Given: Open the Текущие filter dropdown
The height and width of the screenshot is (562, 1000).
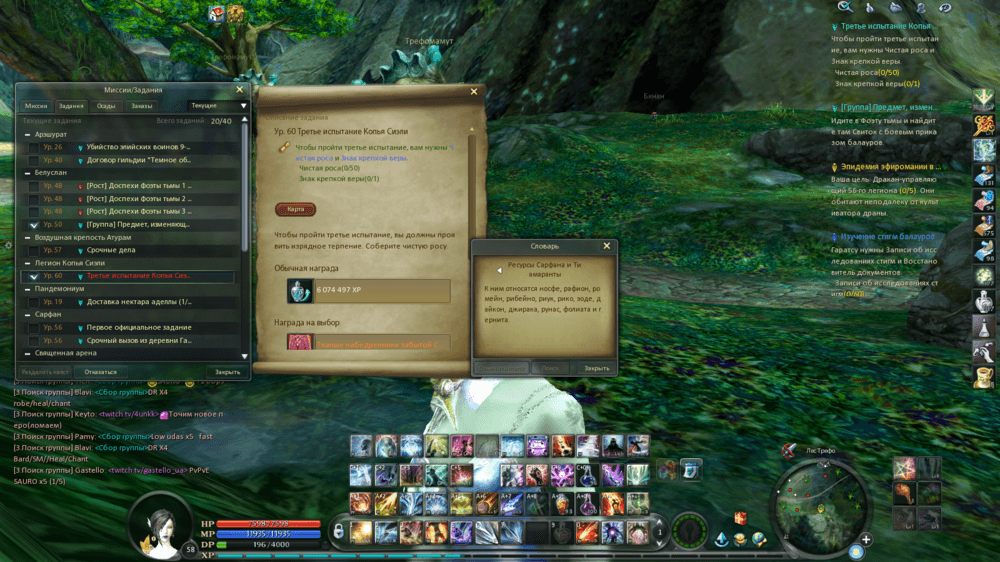Looking at the screenshot, I should [216, 105].
